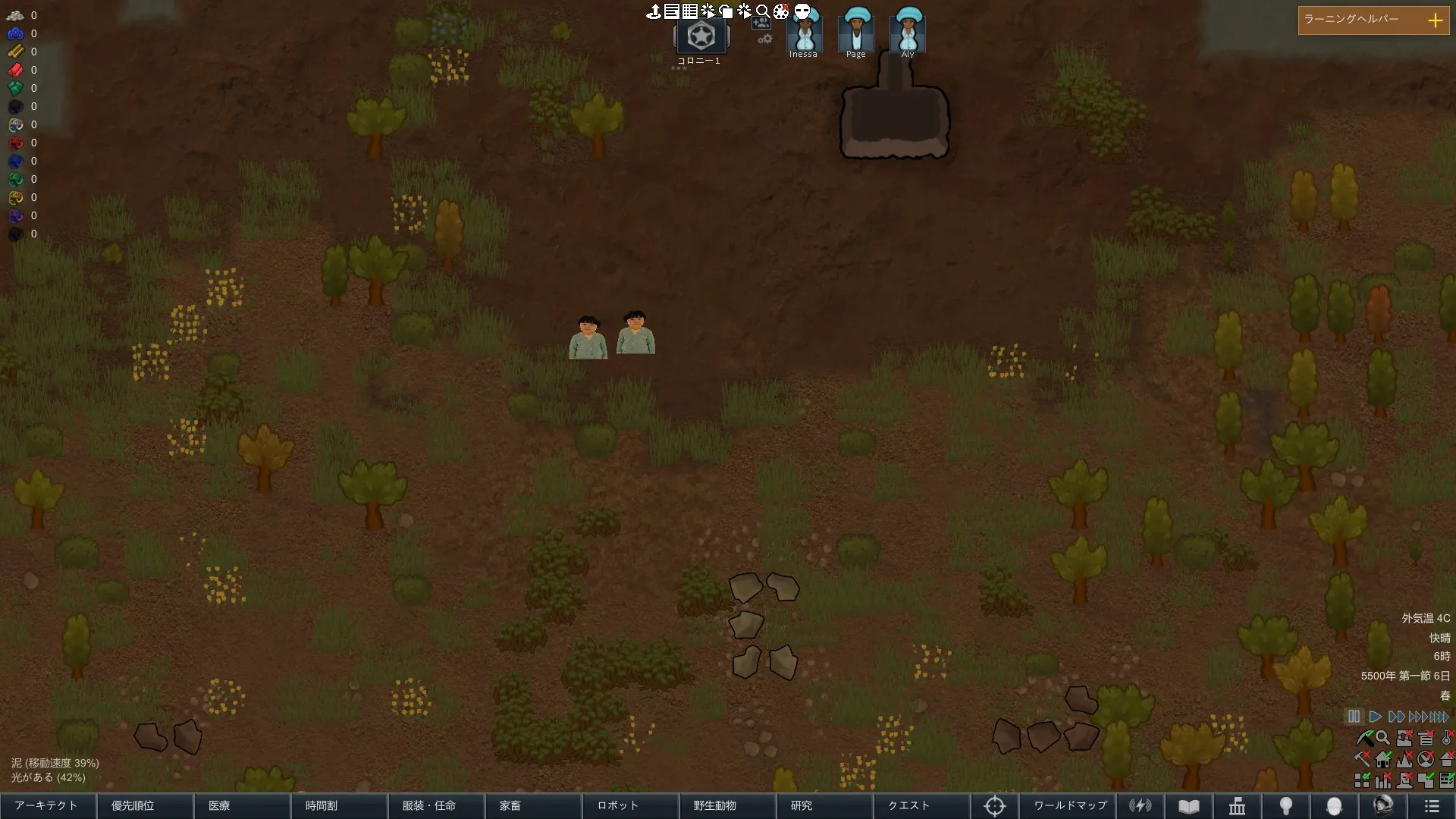Viewport: 1456px width, 819px height.
Task: Select colonist Page's portrait
Action: [x=856, y=32]
